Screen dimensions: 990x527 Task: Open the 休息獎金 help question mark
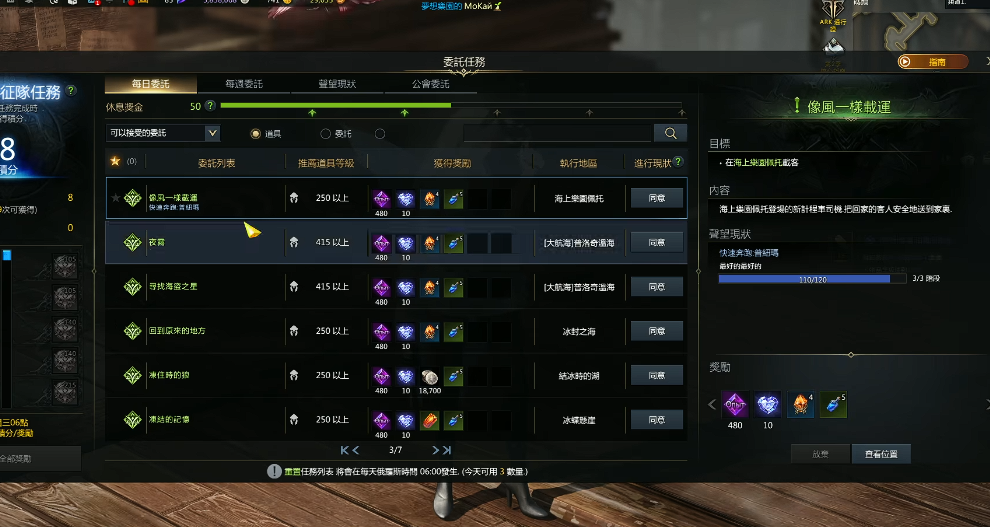point(210,105)
